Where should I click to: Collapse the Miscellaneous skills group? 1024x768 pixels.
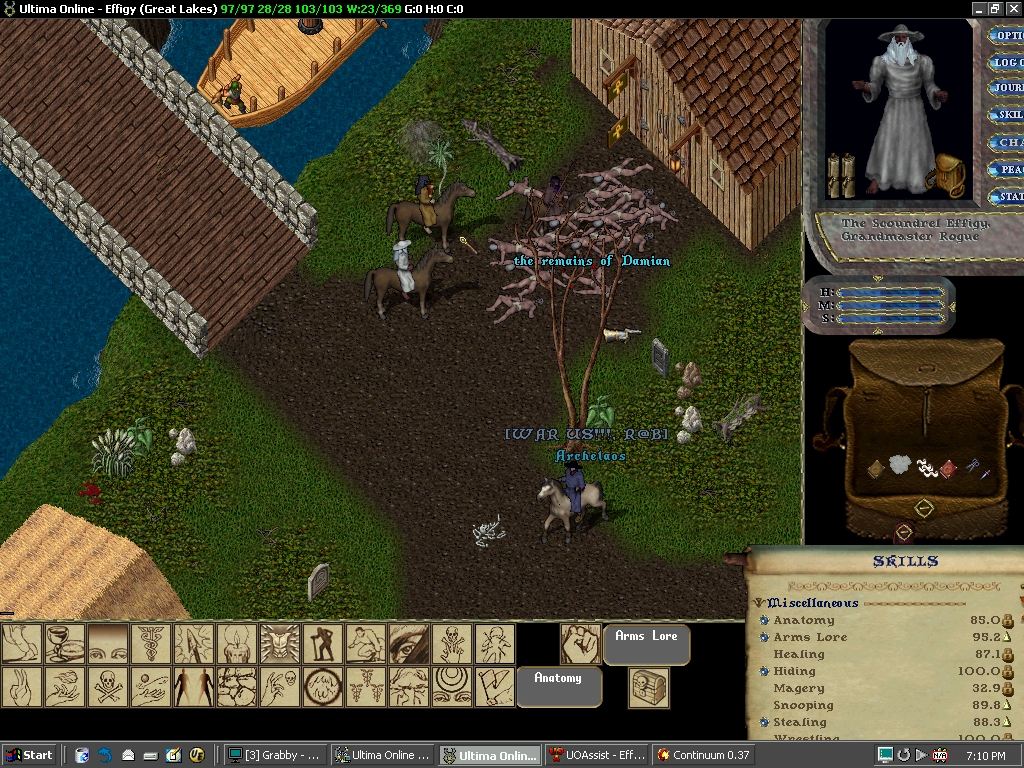click(759, 603)
